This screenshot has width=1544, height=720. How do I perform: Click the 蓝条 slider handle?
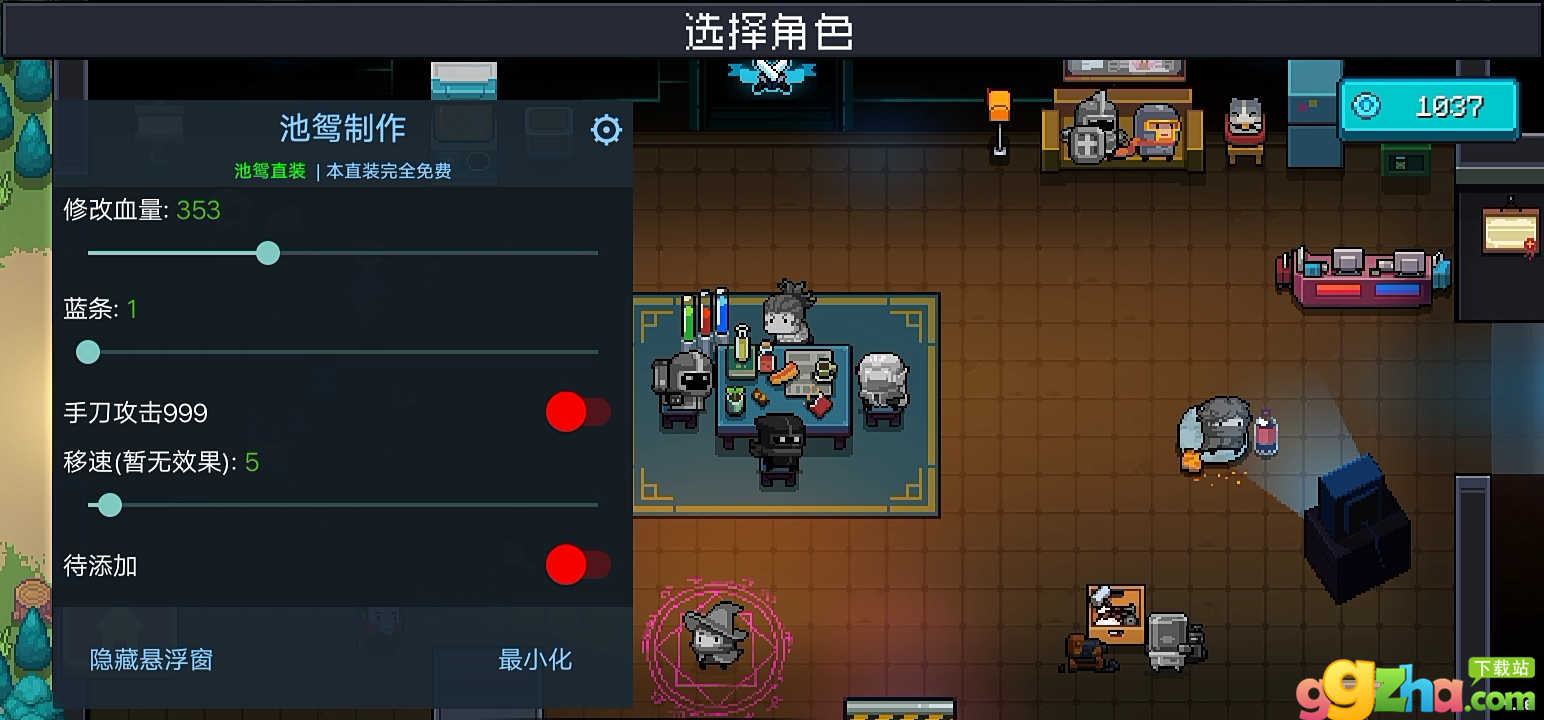point(88,352)
